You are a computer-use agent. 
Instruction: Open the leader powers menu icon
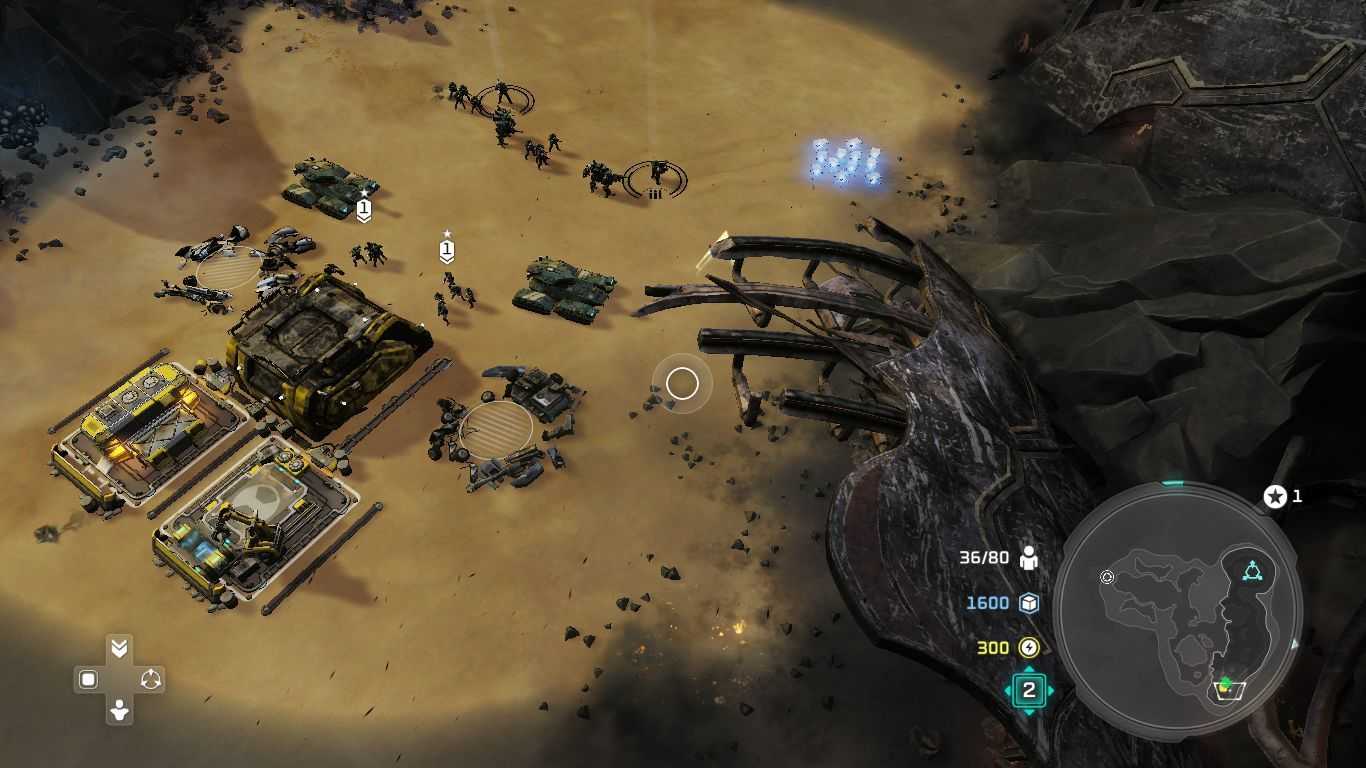pos(1028,690)
